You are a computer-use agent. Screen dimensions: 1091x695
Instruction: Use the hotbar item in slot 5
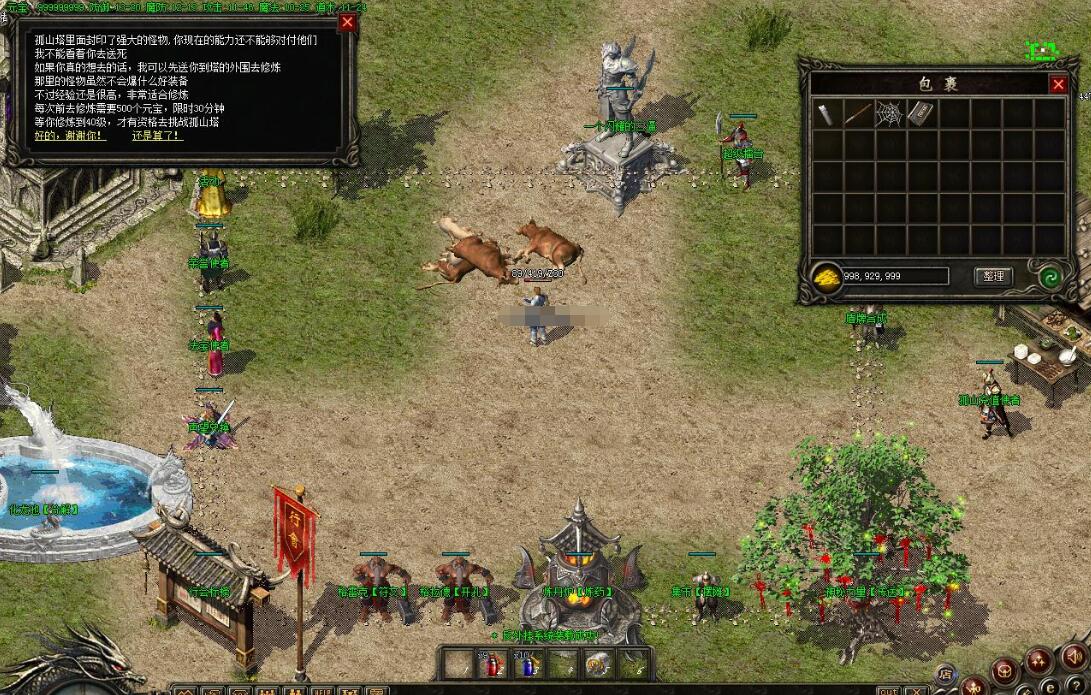tap(597, 663)
